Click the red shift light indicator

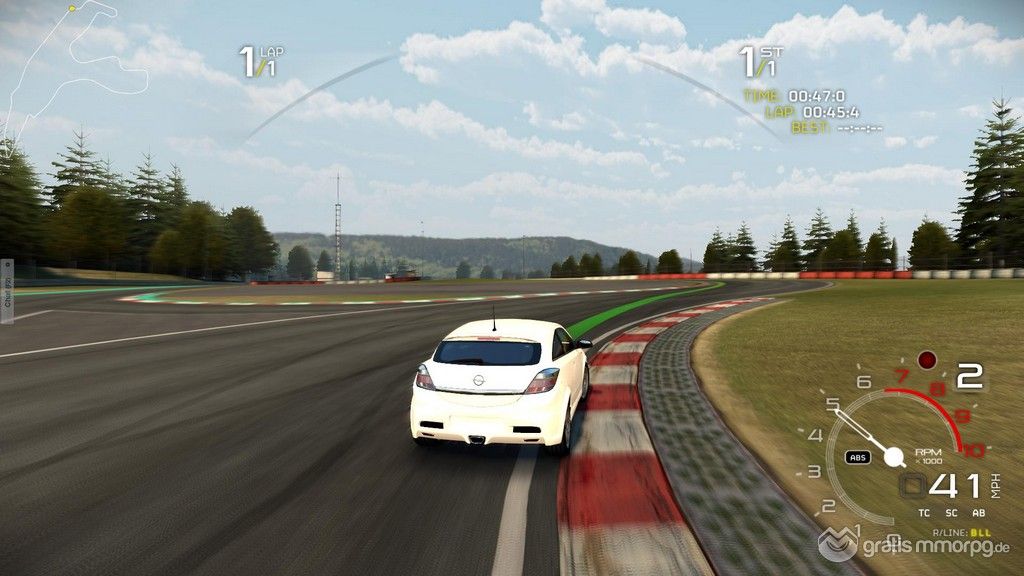927,359
